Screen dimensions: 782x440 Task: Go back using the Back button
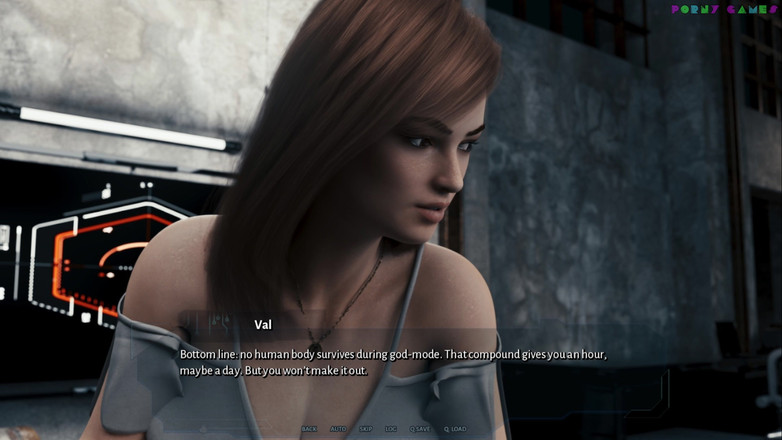tap(309, 429)
